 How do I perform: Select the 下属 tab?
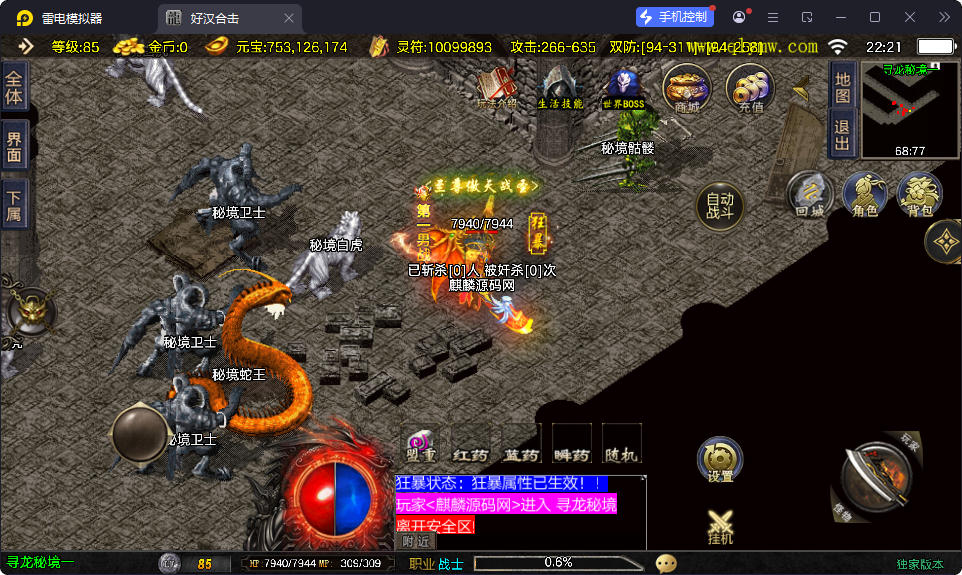tap(14, 205)
